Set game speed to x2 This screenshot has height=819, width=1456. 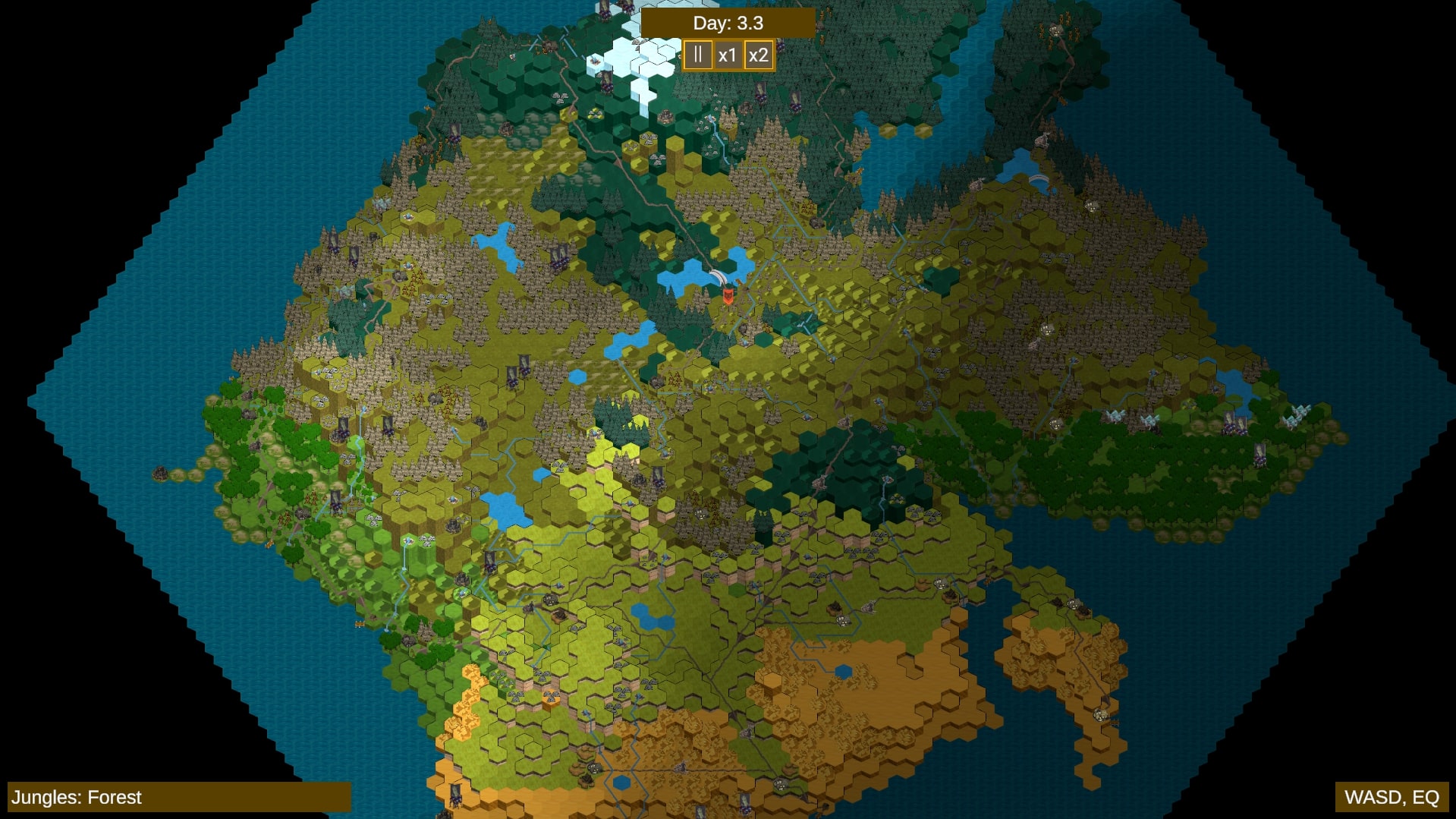click(757, 54)
